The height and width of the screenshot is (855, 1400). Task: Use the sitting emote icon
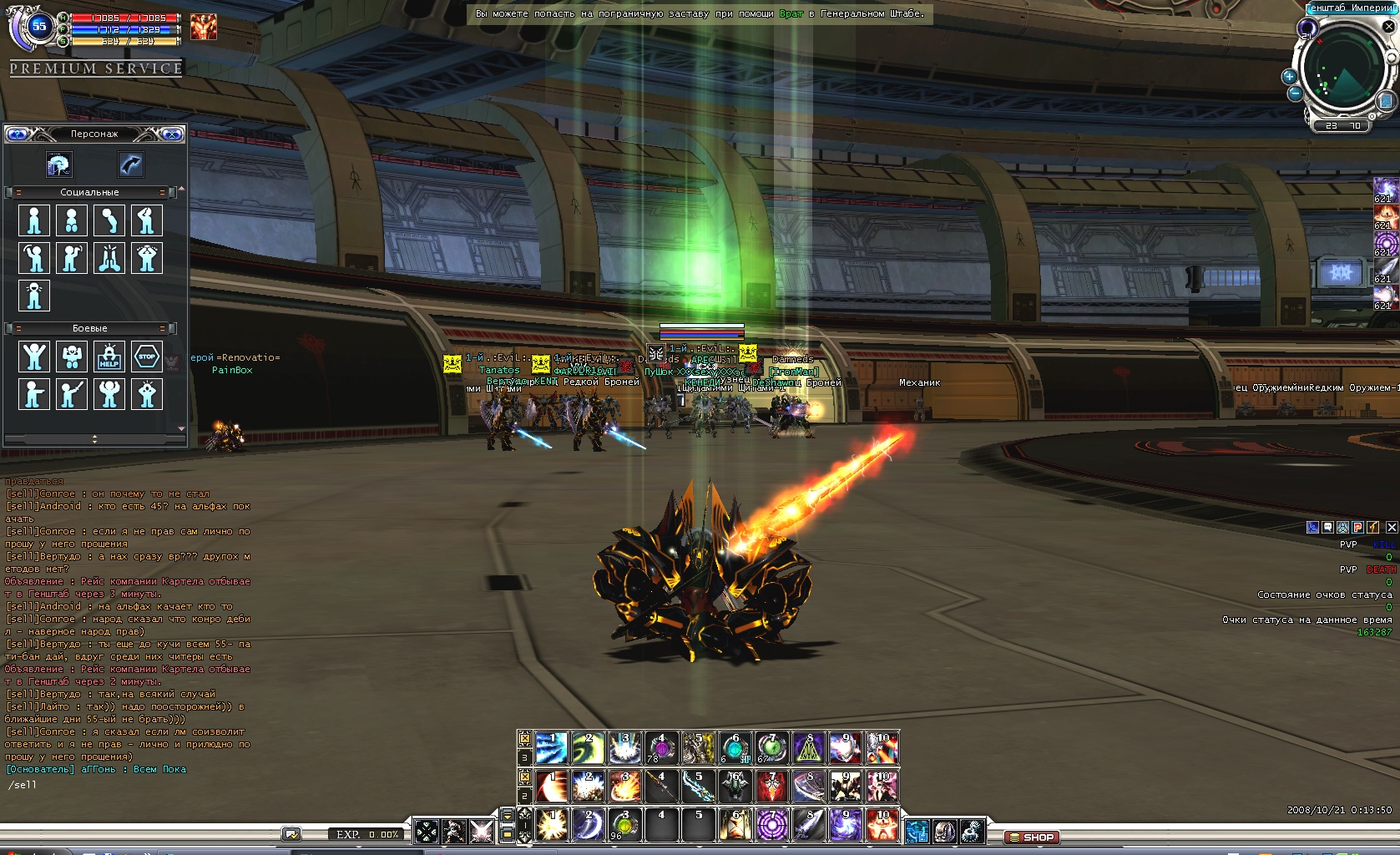tap(72, 220)
